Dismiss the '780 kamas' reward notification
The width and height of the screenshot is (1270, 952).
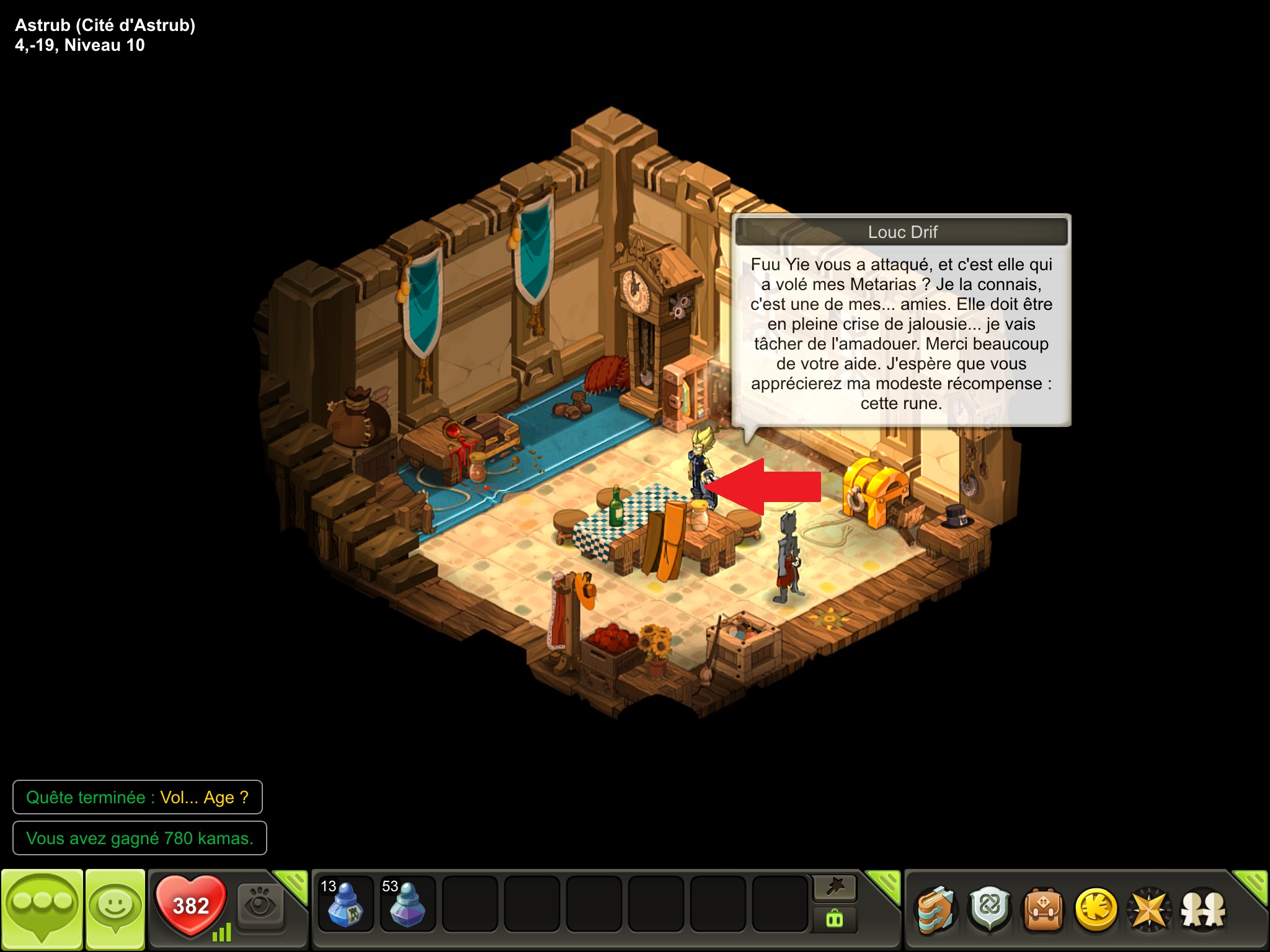[140, 838]
